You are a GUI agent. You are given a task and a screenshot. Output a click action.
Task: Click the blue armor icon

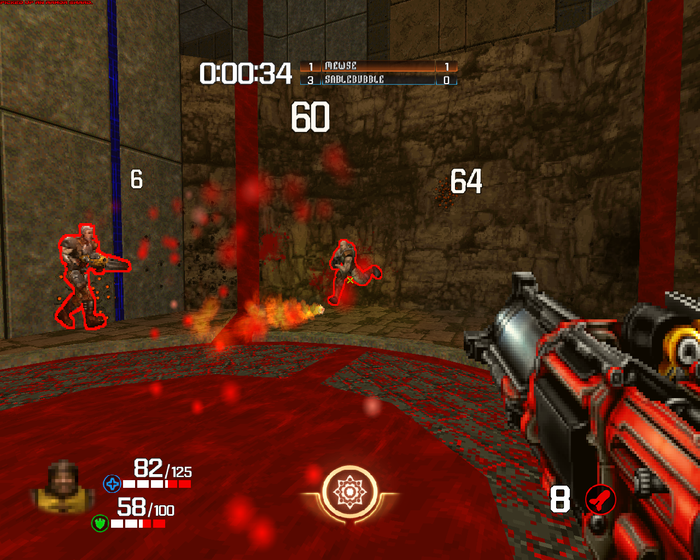[x=112, y=485]
